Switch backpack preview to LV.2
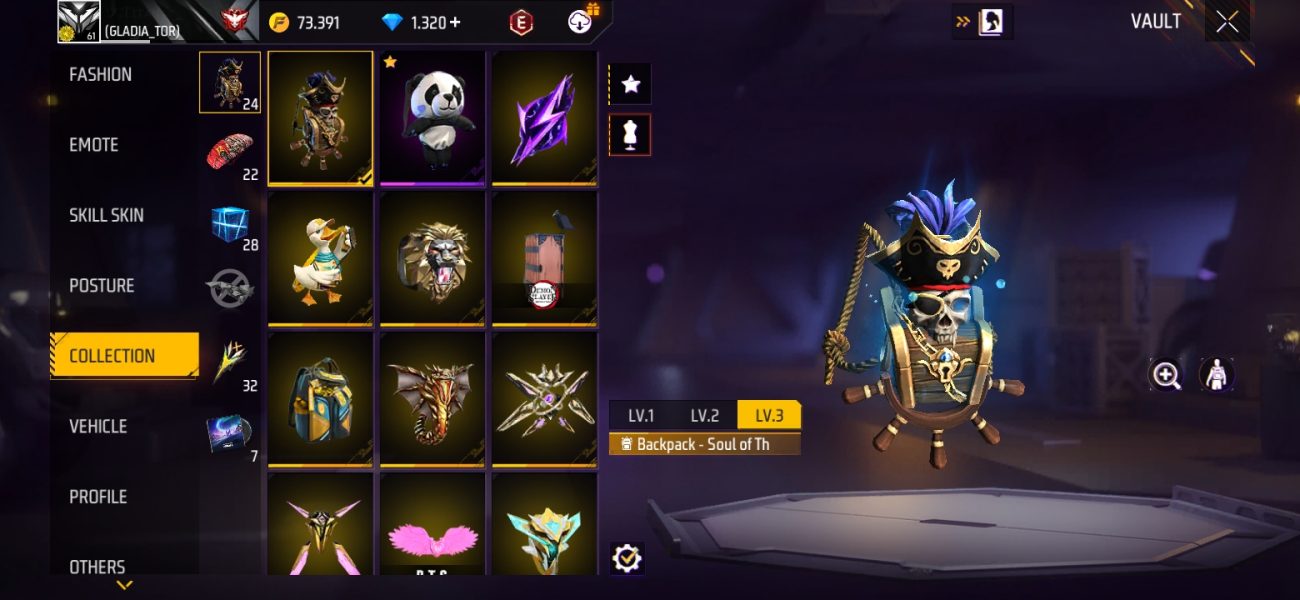 point(704,416)
